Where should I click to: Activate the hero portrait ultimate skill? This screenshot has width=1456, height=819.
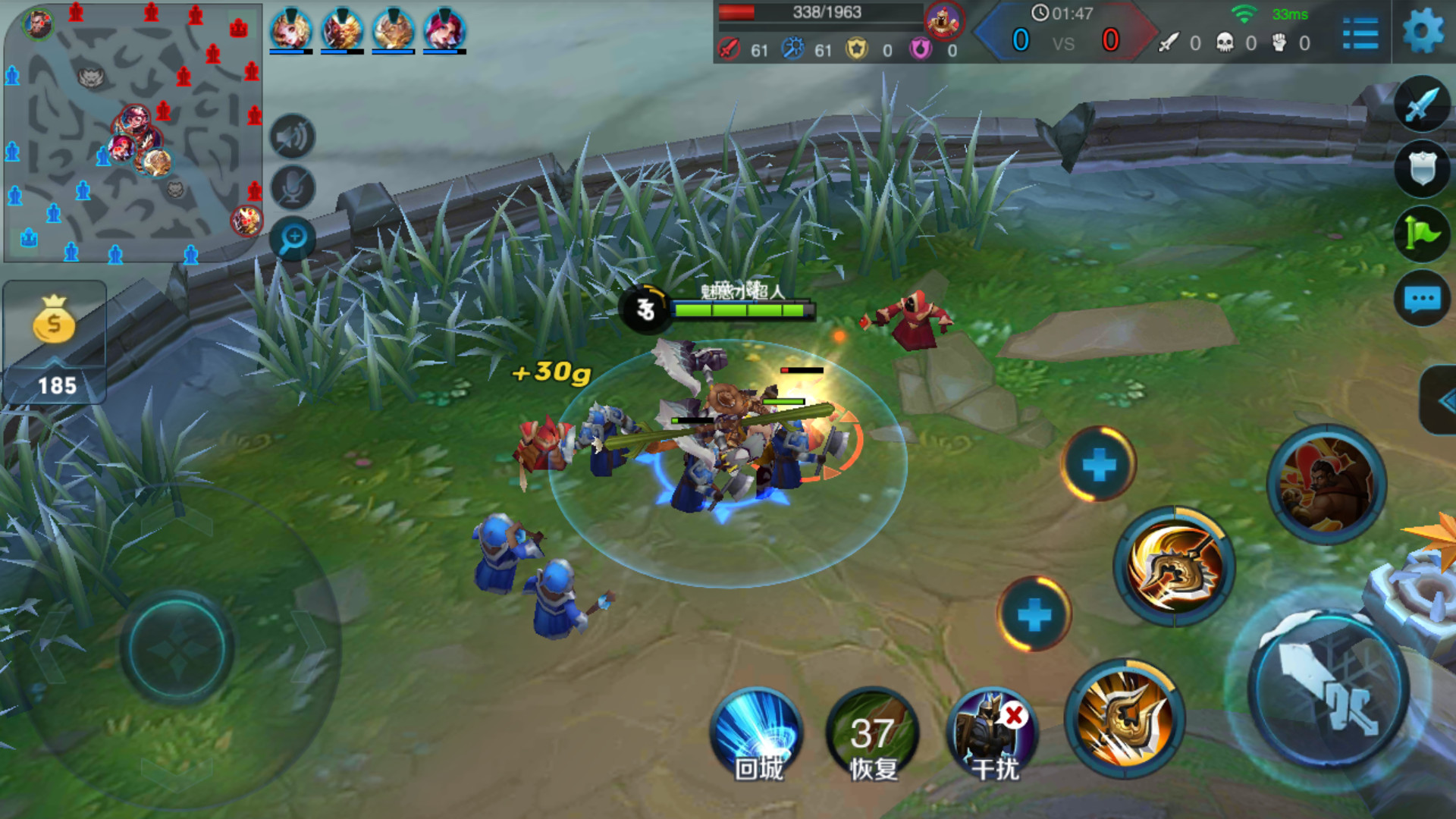(x=1326, y=485)
